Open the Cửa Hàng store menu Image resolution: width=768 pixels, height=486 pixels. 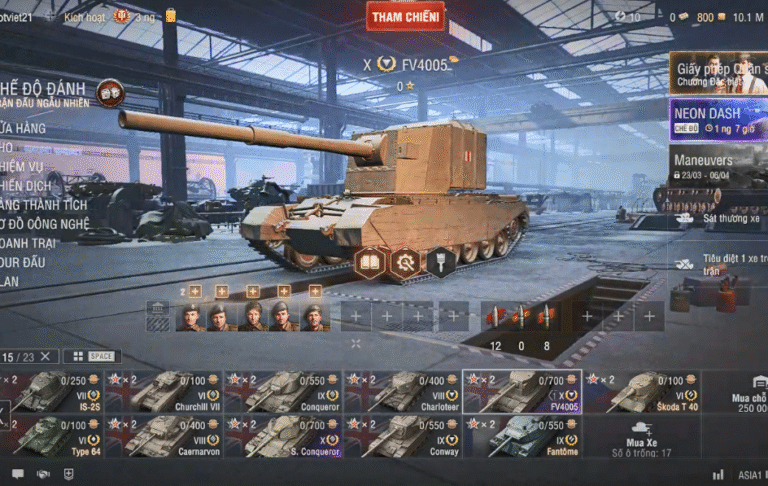(x=25, y=128)
